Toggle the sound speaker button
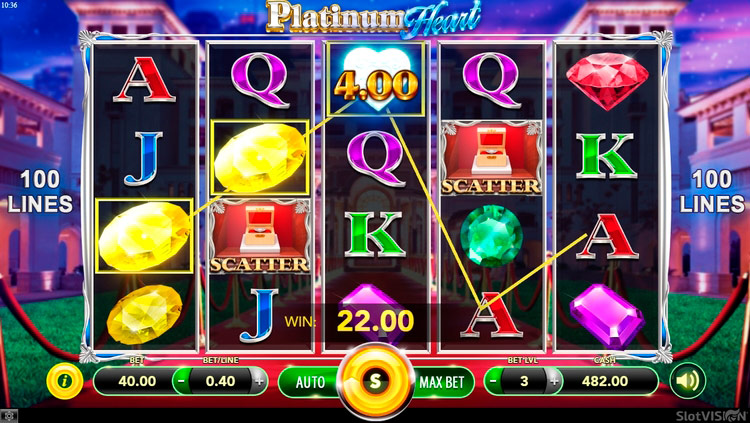 click(x=687, y=380)
